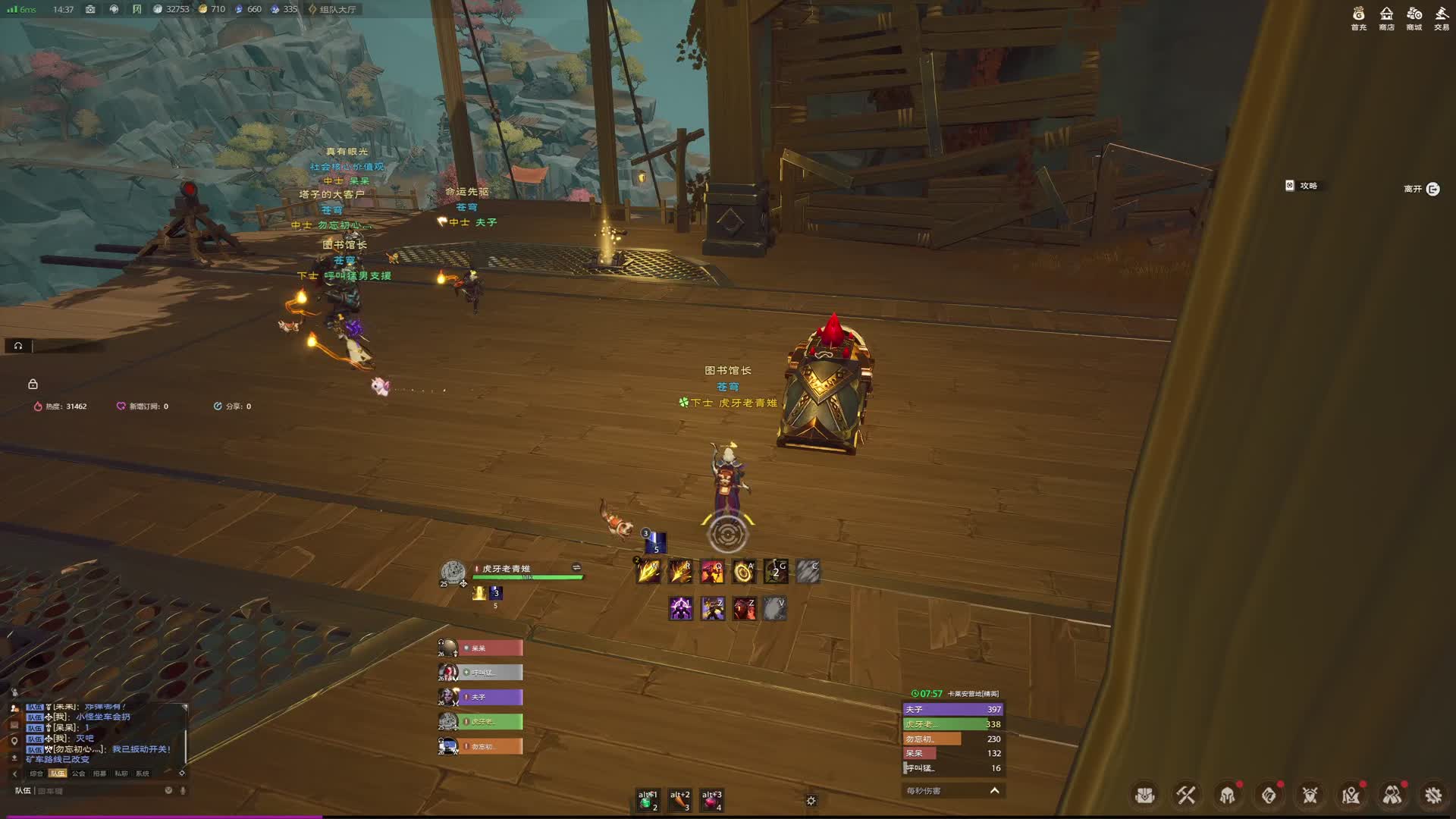
Task: Open the crossed hammer crafting menu
Action: 1186,795
